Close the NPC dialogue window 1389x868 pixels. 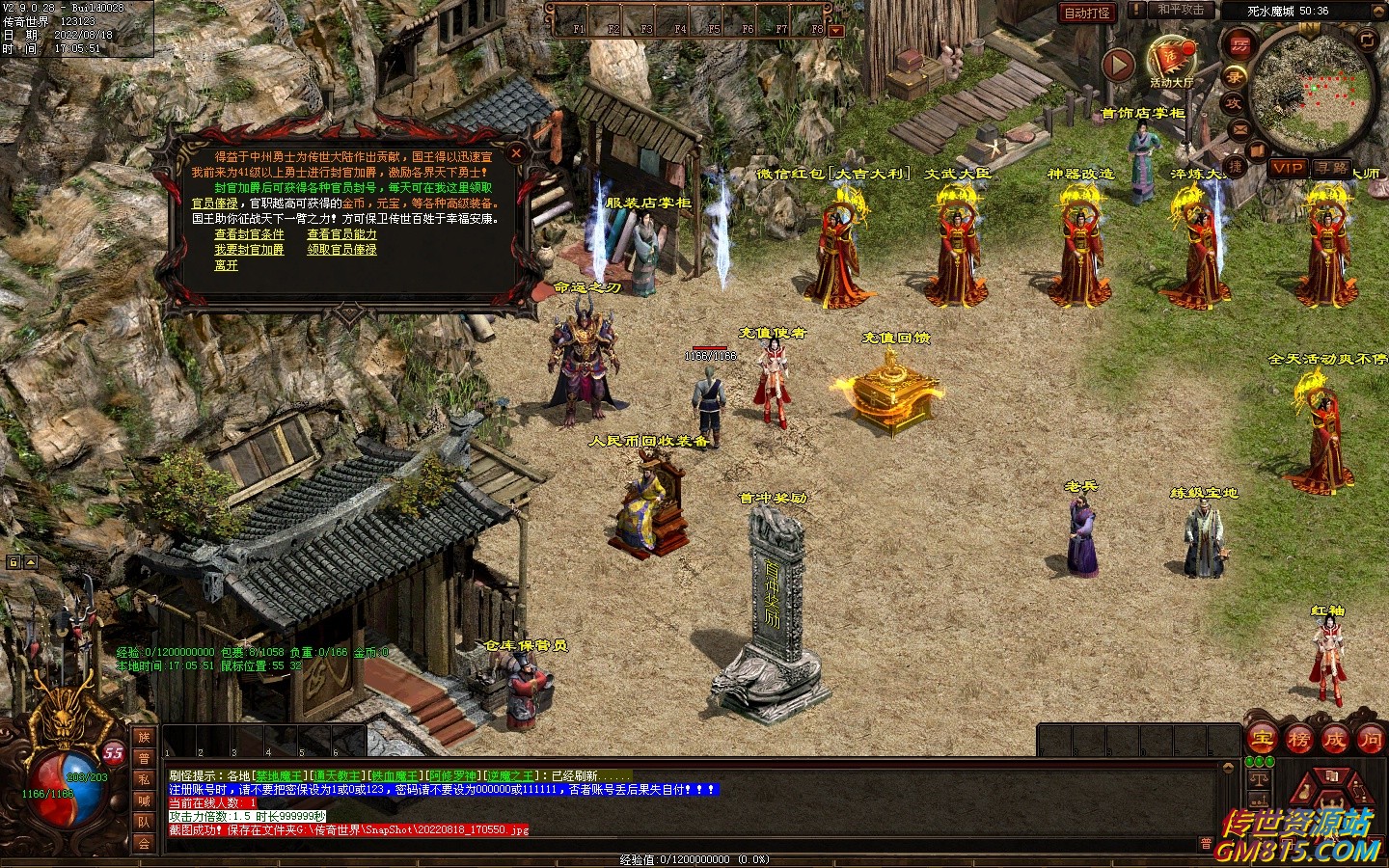tap(517, 152)
